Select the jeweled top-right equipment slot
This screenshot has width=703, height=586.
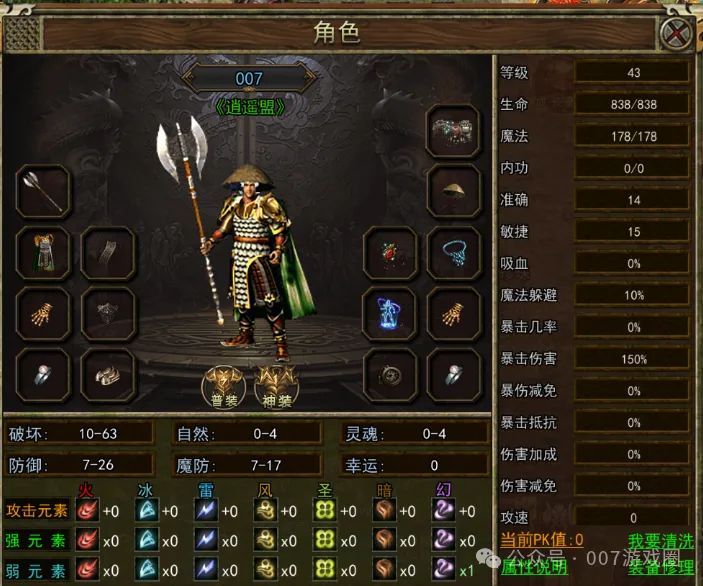coord(454,127)
